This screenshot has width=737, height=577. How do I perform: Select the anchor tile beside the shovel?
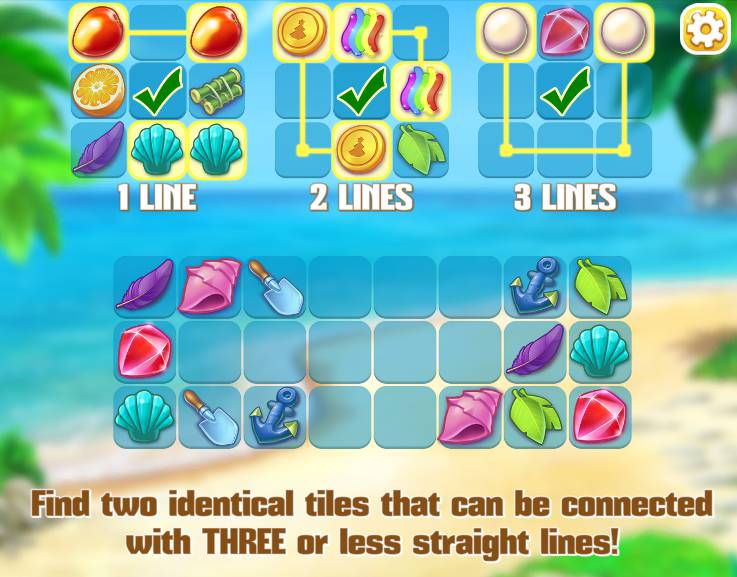tap(275, 417)
